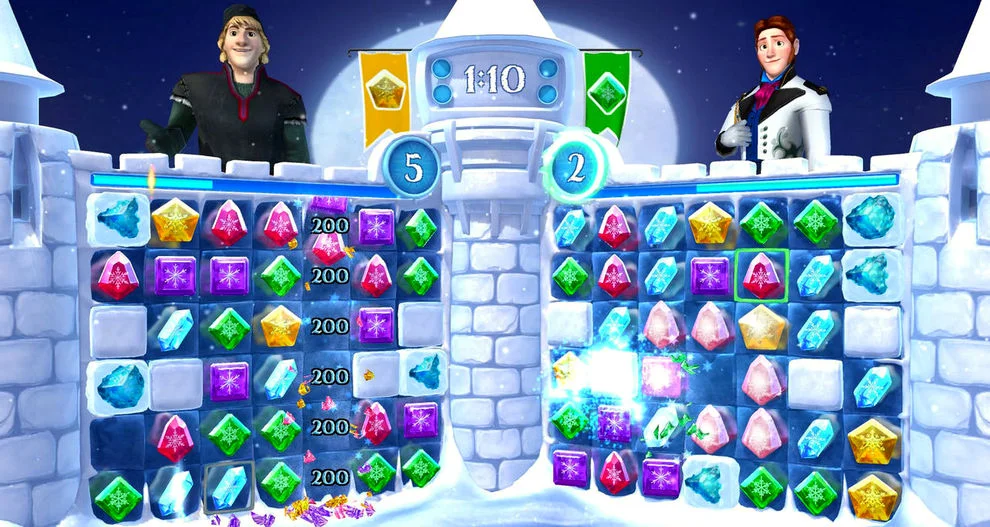
Task: Choose the yellow gem under the green-framed red gem
Action: 763,326
